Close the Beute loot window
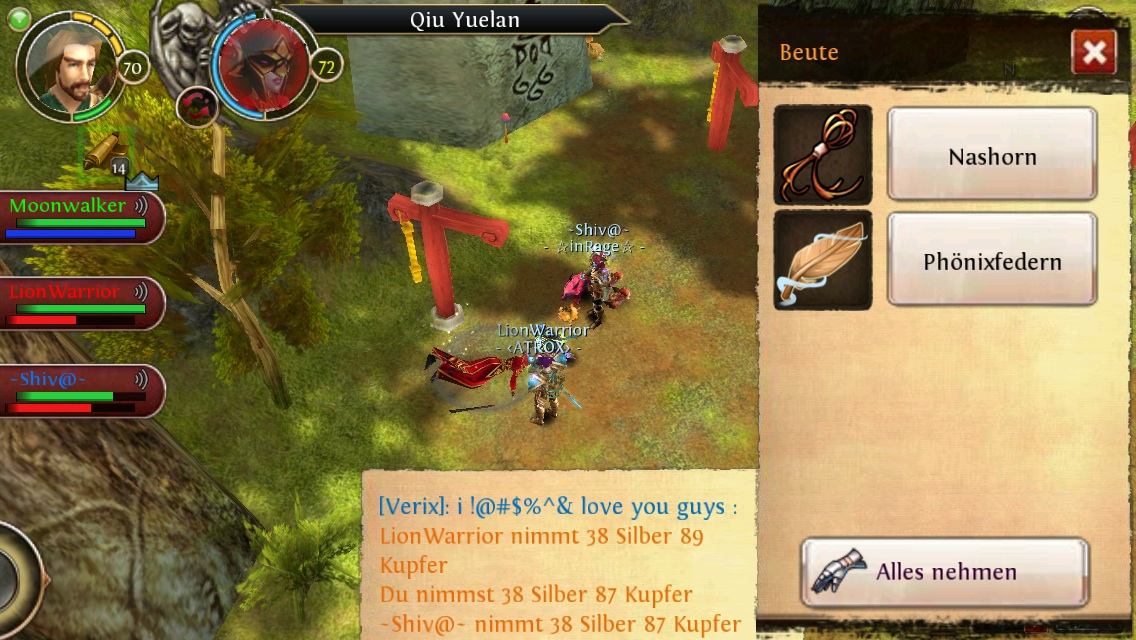The width and height of the screenshot is (1136, 640). (x=1093, y=52)
